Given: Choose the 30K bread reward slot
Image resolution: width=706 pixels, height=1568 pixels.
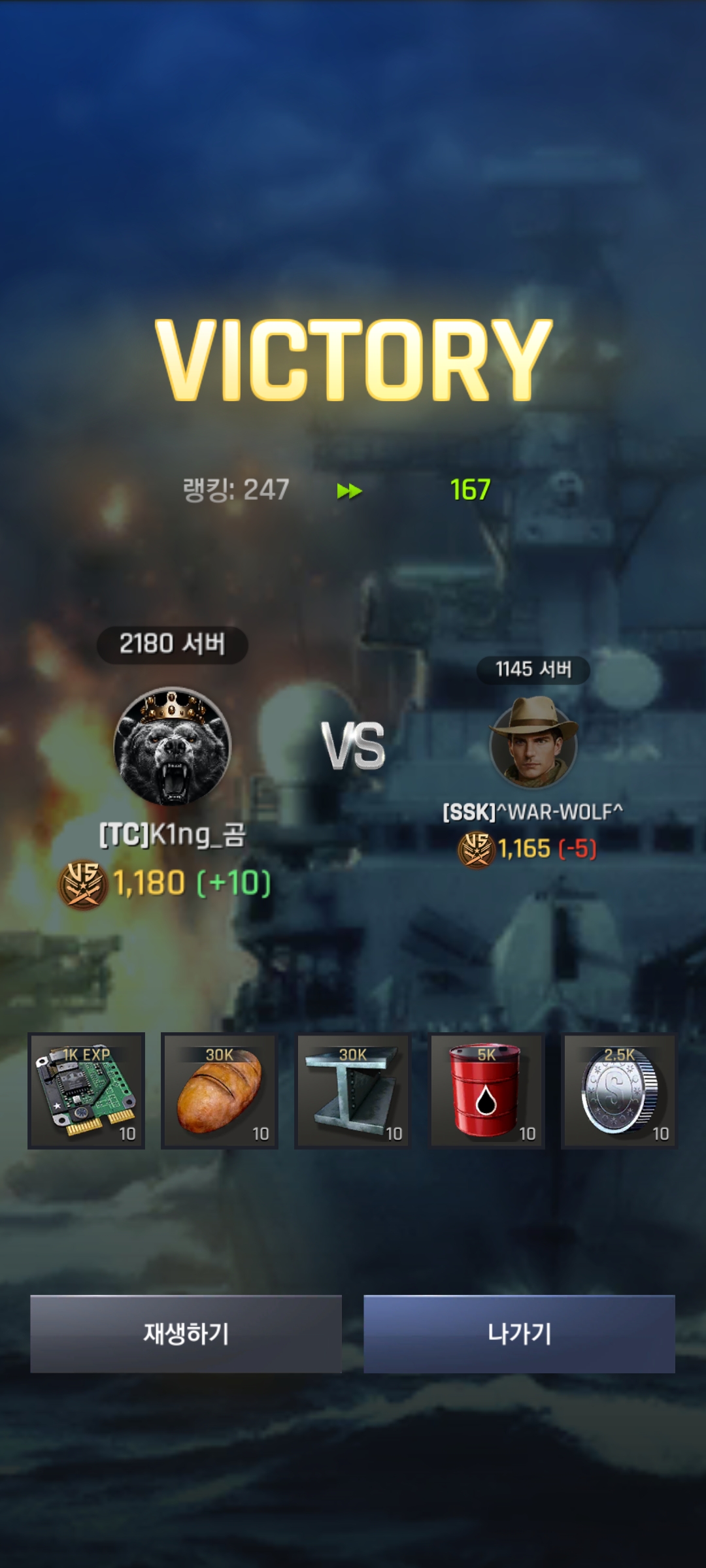Looking at the screenshot, I should (x=220, y=1090).
